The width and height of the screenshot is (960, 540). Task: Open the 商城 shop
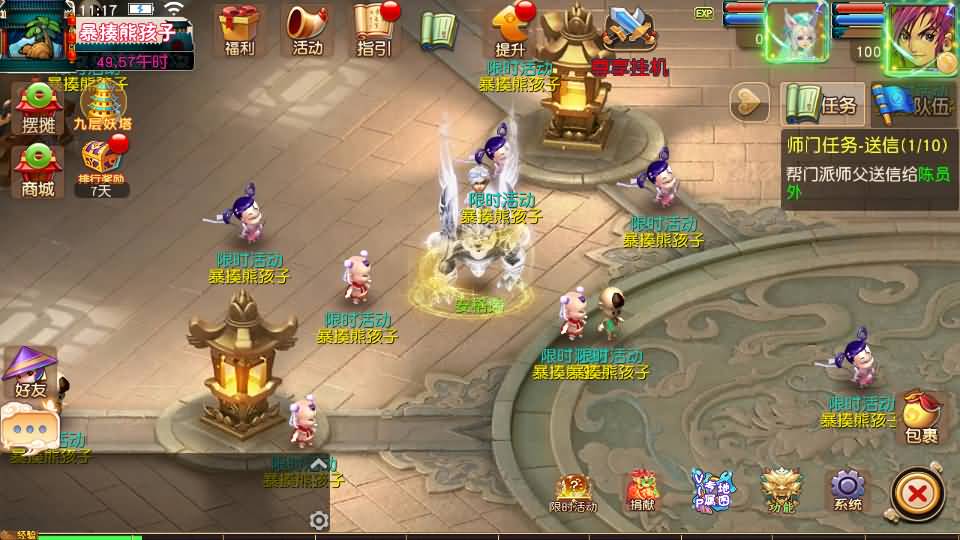[x=38, y=168]
